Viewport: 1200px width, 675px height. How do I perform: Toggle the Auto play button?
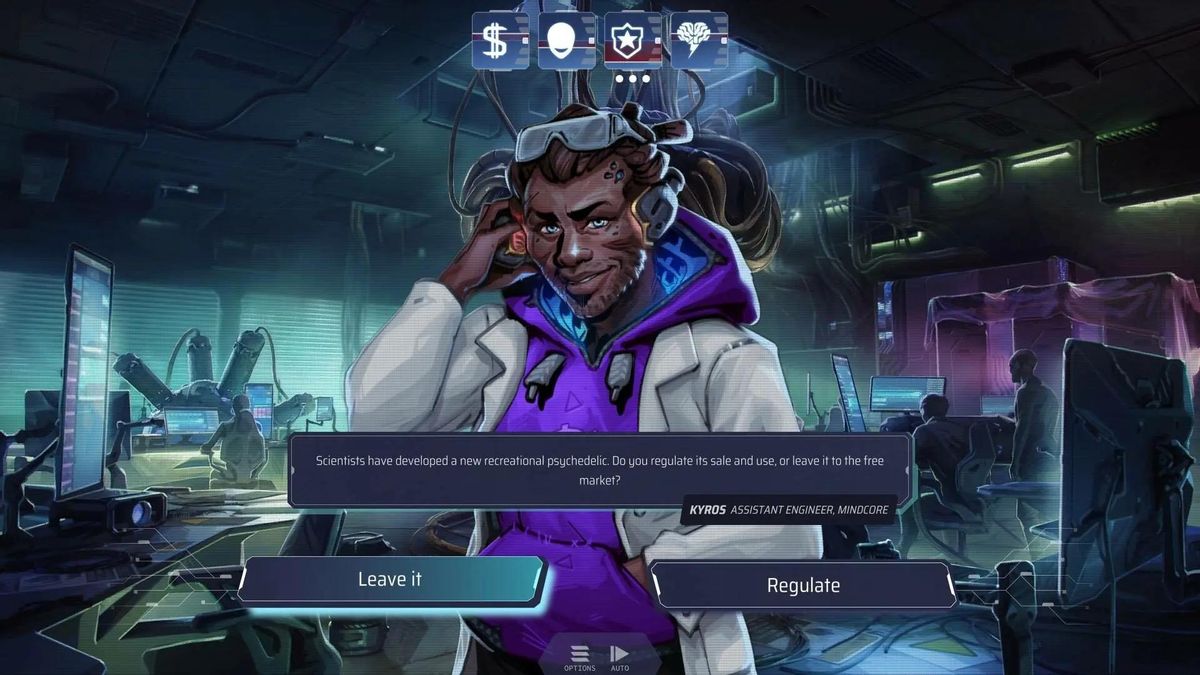tap(620, 657)
